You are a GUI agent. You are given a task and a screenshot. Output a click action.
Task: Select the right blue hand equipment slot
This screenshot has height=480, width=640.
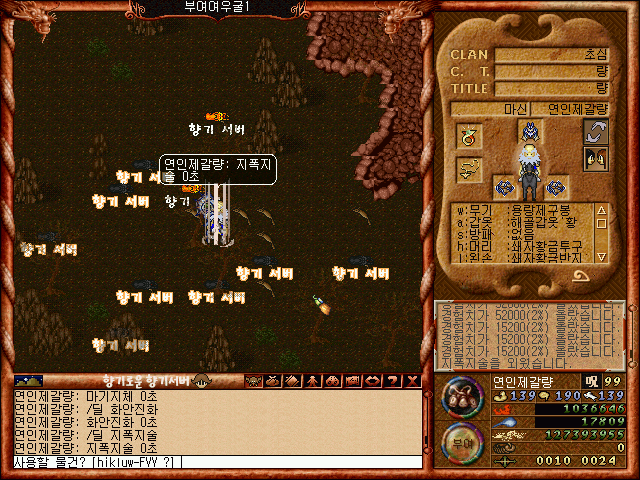coord(556,187)
